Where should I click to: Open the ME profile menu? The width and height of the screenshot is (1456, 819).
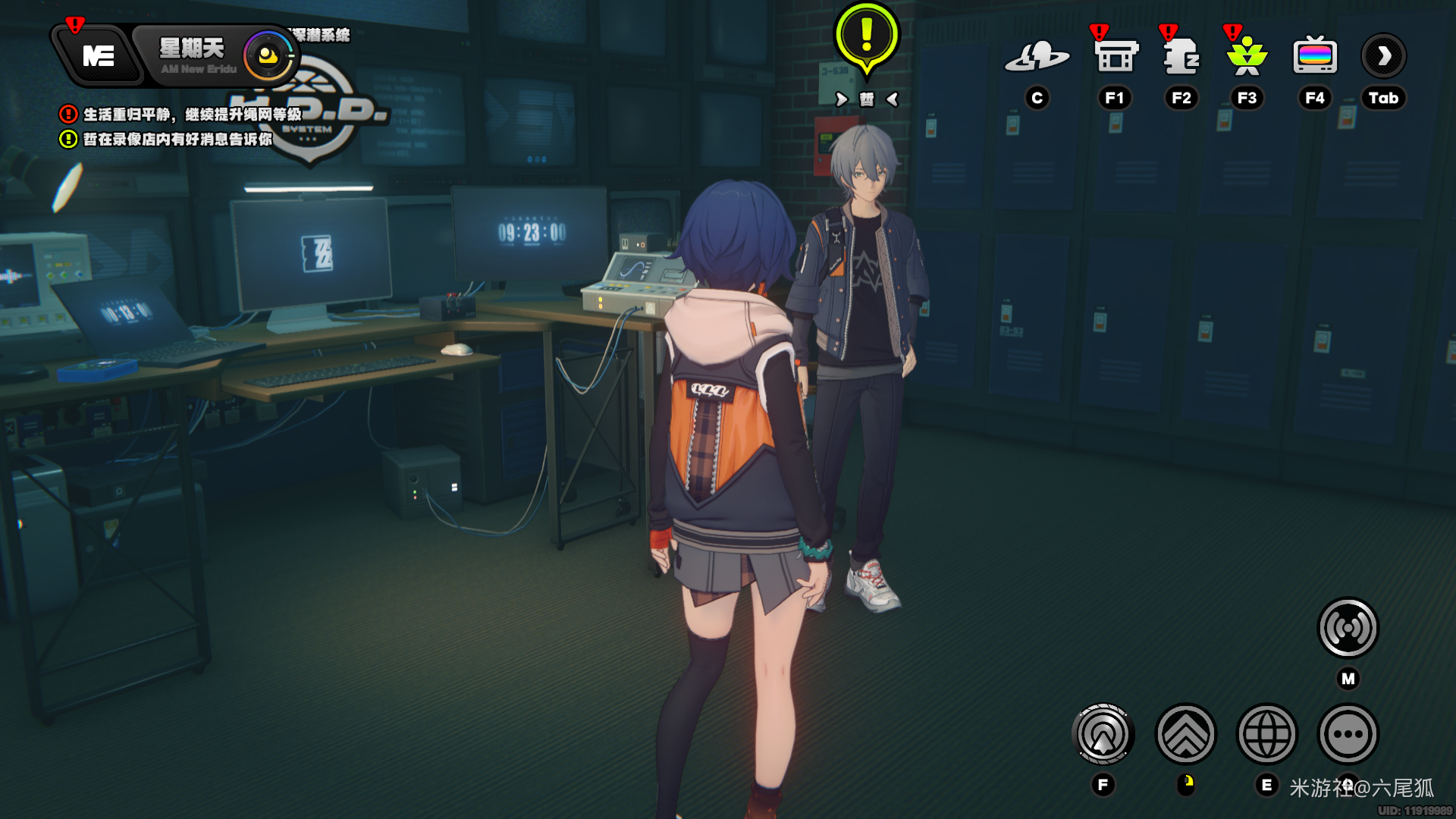pyautogui.click(x=98, y=56)
